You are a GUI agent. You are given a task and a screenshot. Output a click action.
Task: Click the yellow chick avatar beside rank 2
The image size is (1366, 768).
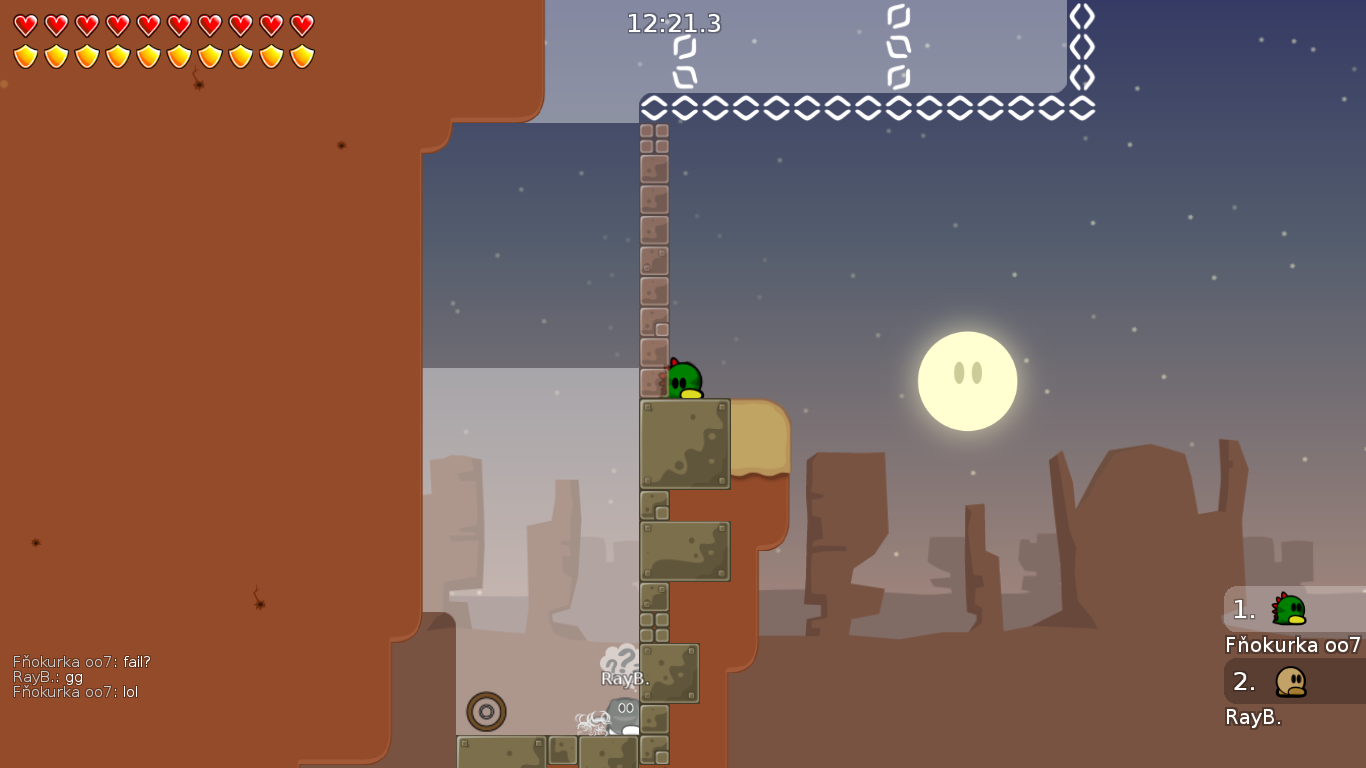pos(1290,683)
